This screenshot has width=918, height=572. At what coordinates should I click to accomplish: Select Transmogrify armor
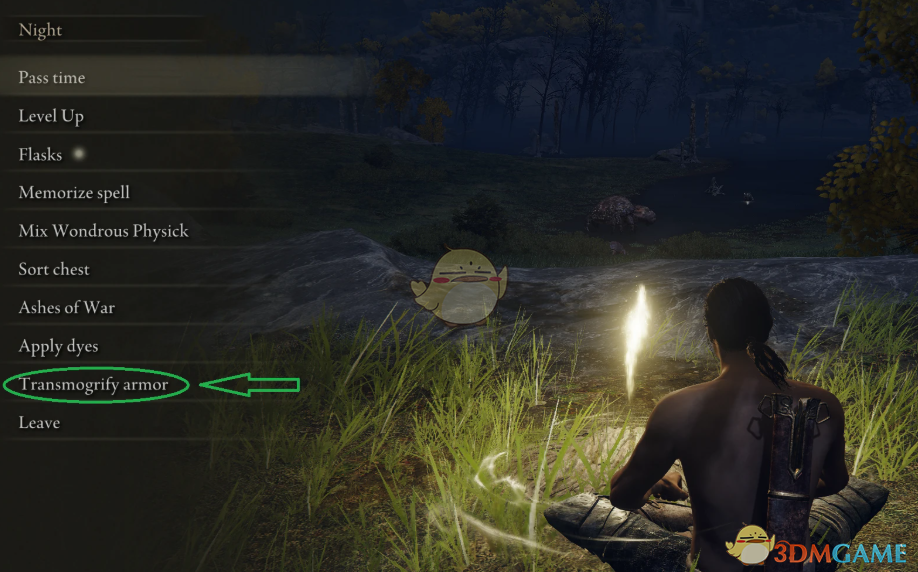[93, 385]
